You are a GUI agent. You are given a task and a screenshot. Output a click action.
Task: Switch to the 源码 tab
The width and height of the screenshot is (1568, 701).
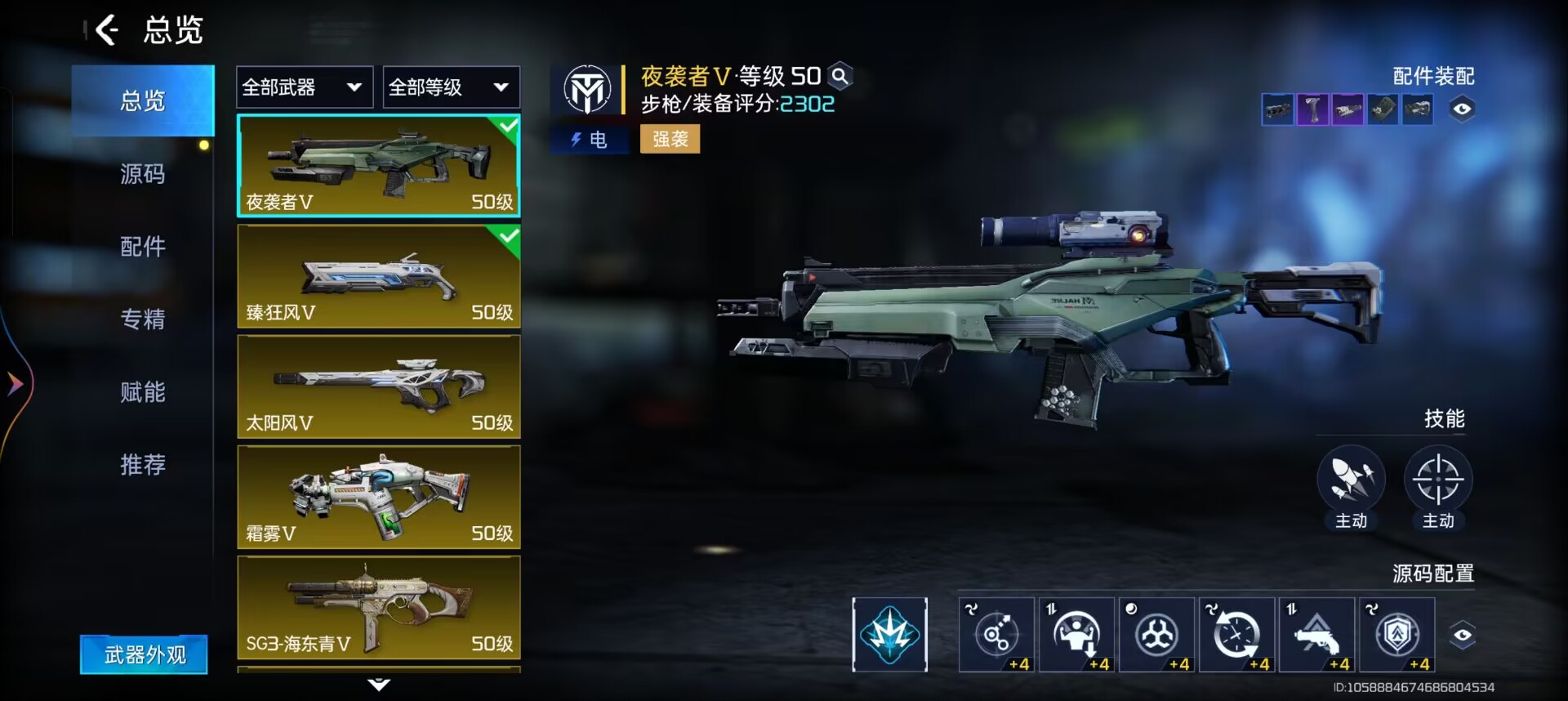pos(143,174)
